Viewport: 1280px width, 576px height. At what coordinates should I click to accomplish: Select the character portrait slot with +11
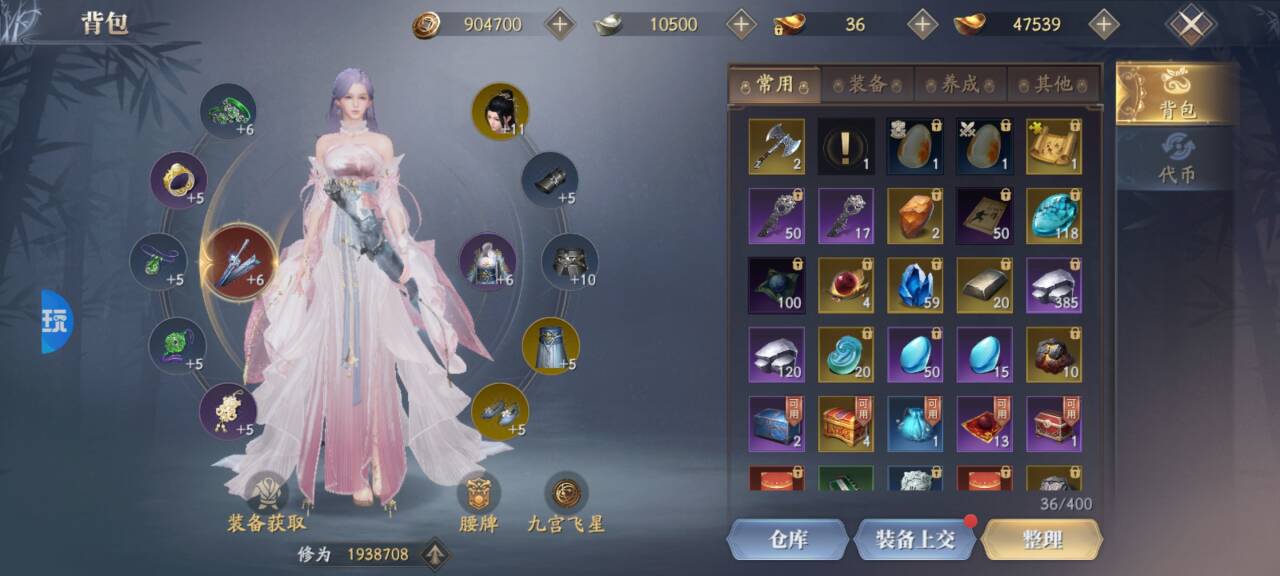(x=499, y=111)
